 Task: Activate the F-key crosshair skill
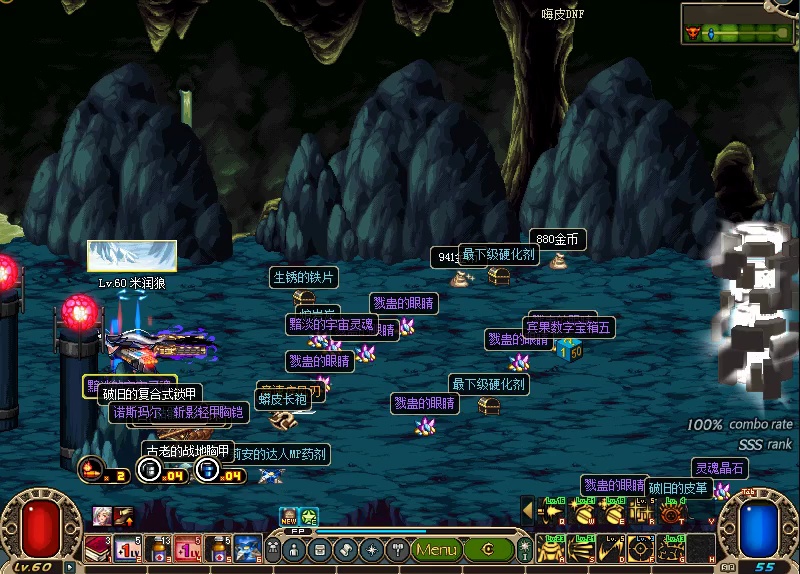[x=642, y=548]
